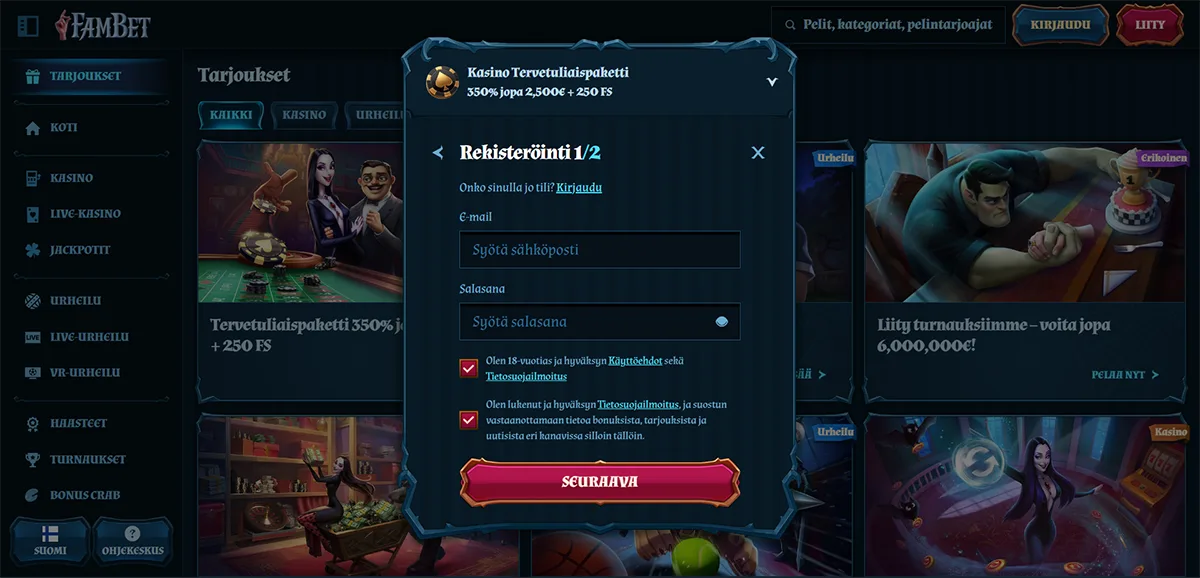
Task: Follow the Kirjaudu link in the dialog
Action: 579,187
